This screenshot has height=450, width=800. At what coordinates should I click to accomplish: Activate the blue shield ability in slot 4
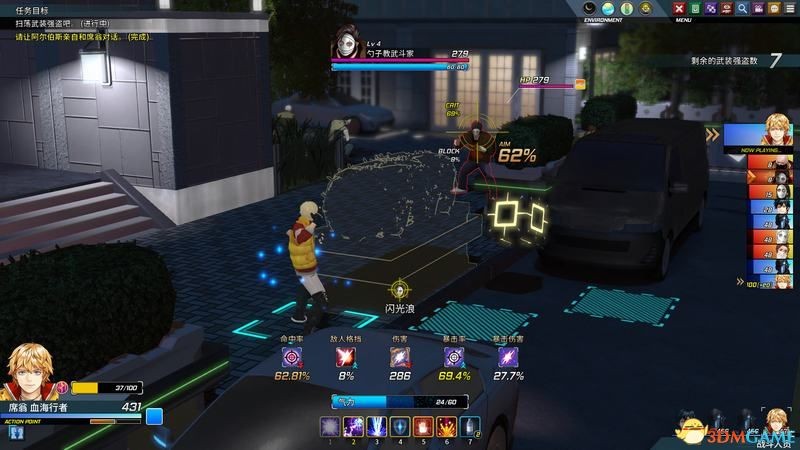coord(399,426)
